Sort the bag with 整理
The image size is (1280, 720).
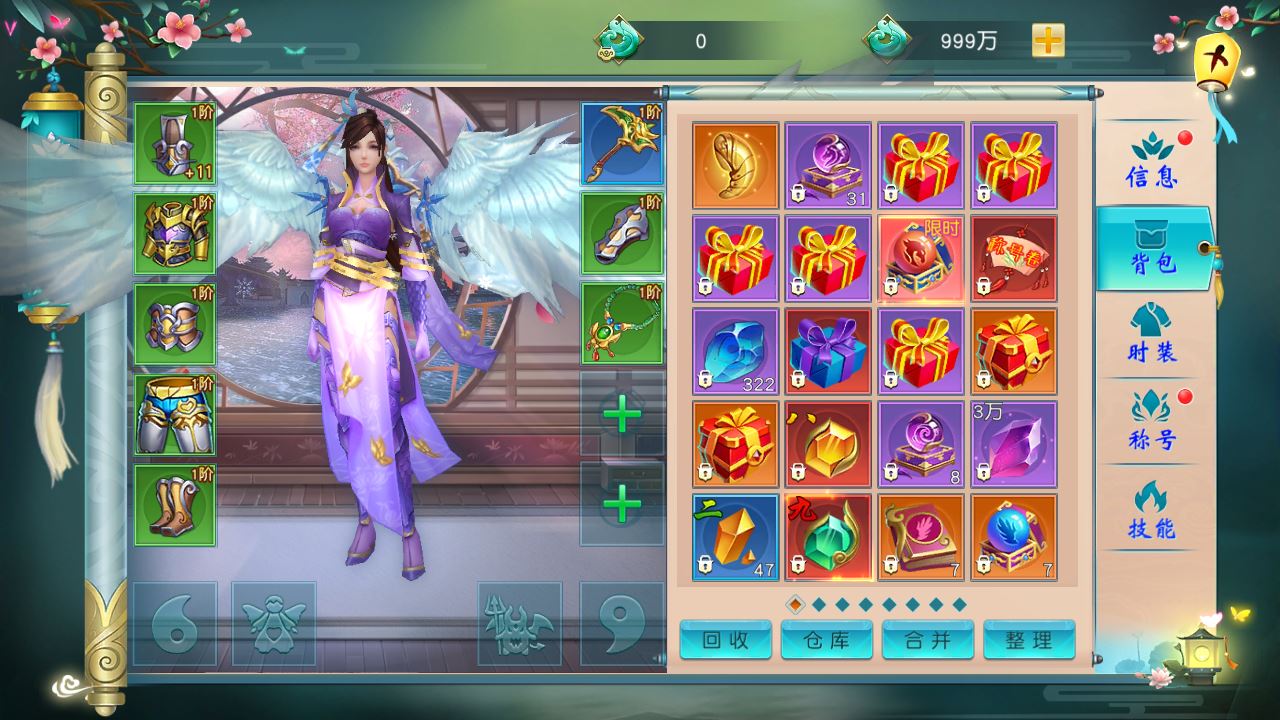pyautogui.click(x=1029, y=640)
